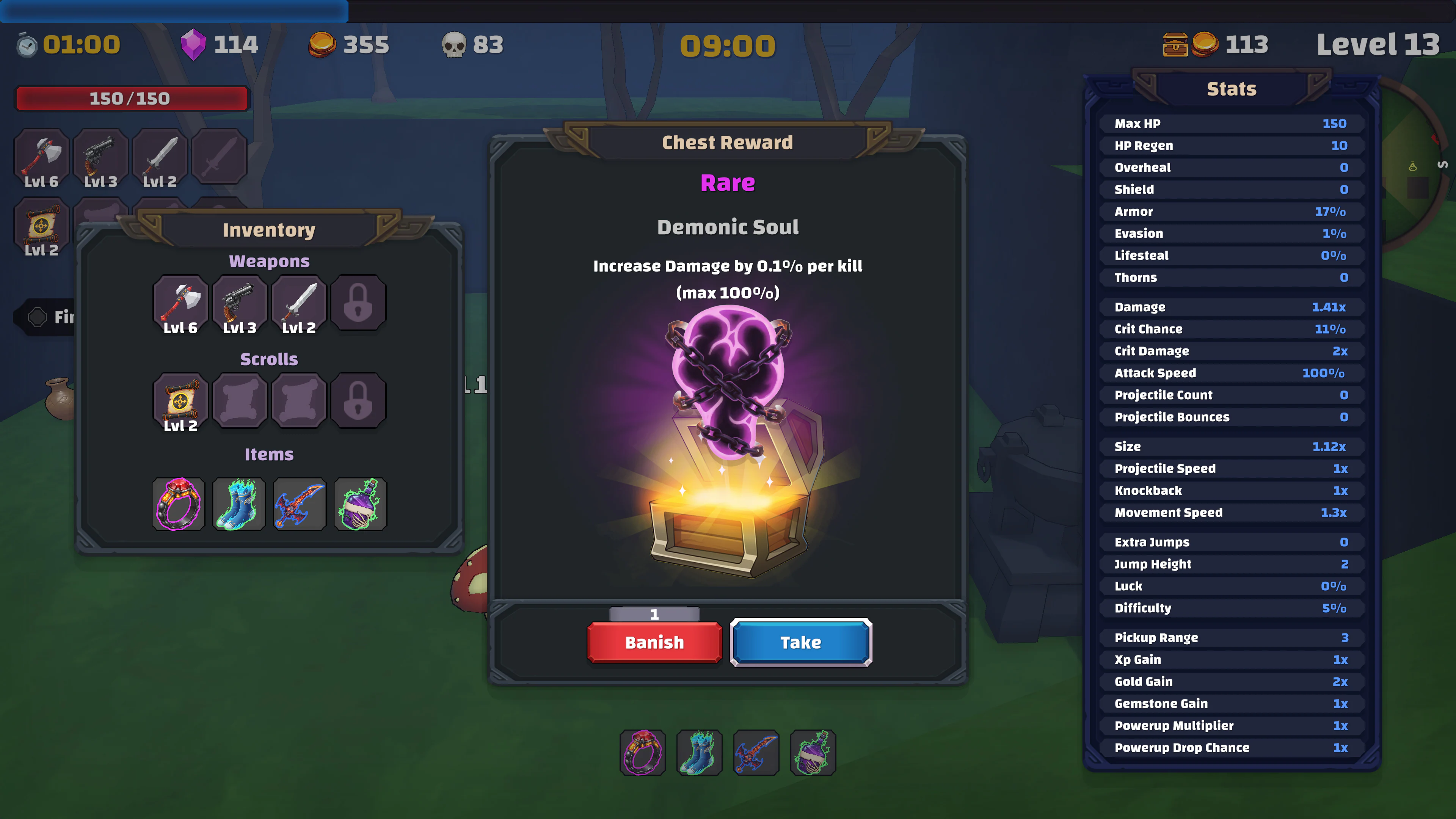Click the Take button to claim Demonic Soul
The width and height of the screenshot is (1456, 819).
pos(800,642)
